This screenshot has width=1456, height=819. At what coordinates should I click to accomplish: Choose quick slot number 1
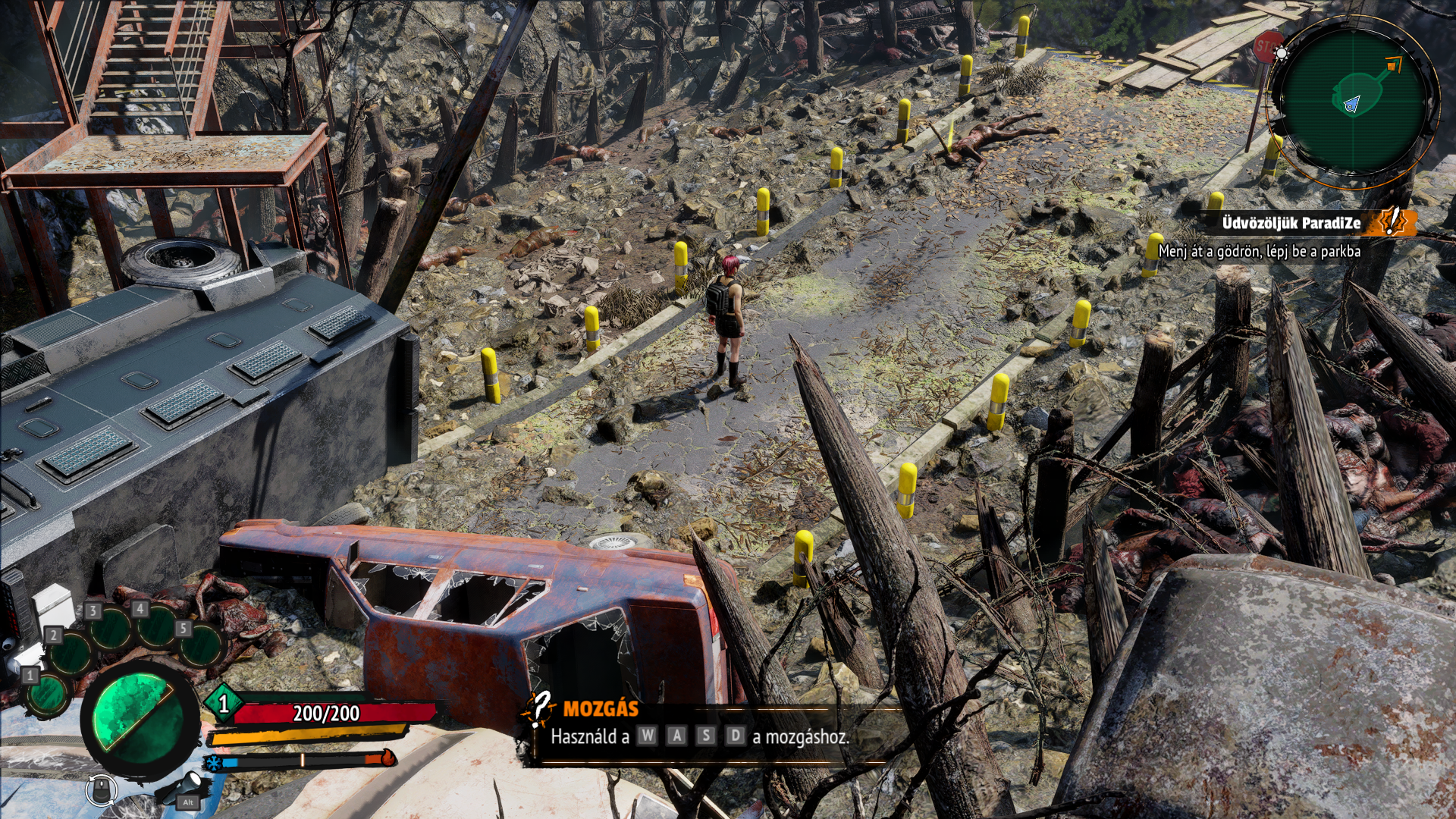(47, 692)
